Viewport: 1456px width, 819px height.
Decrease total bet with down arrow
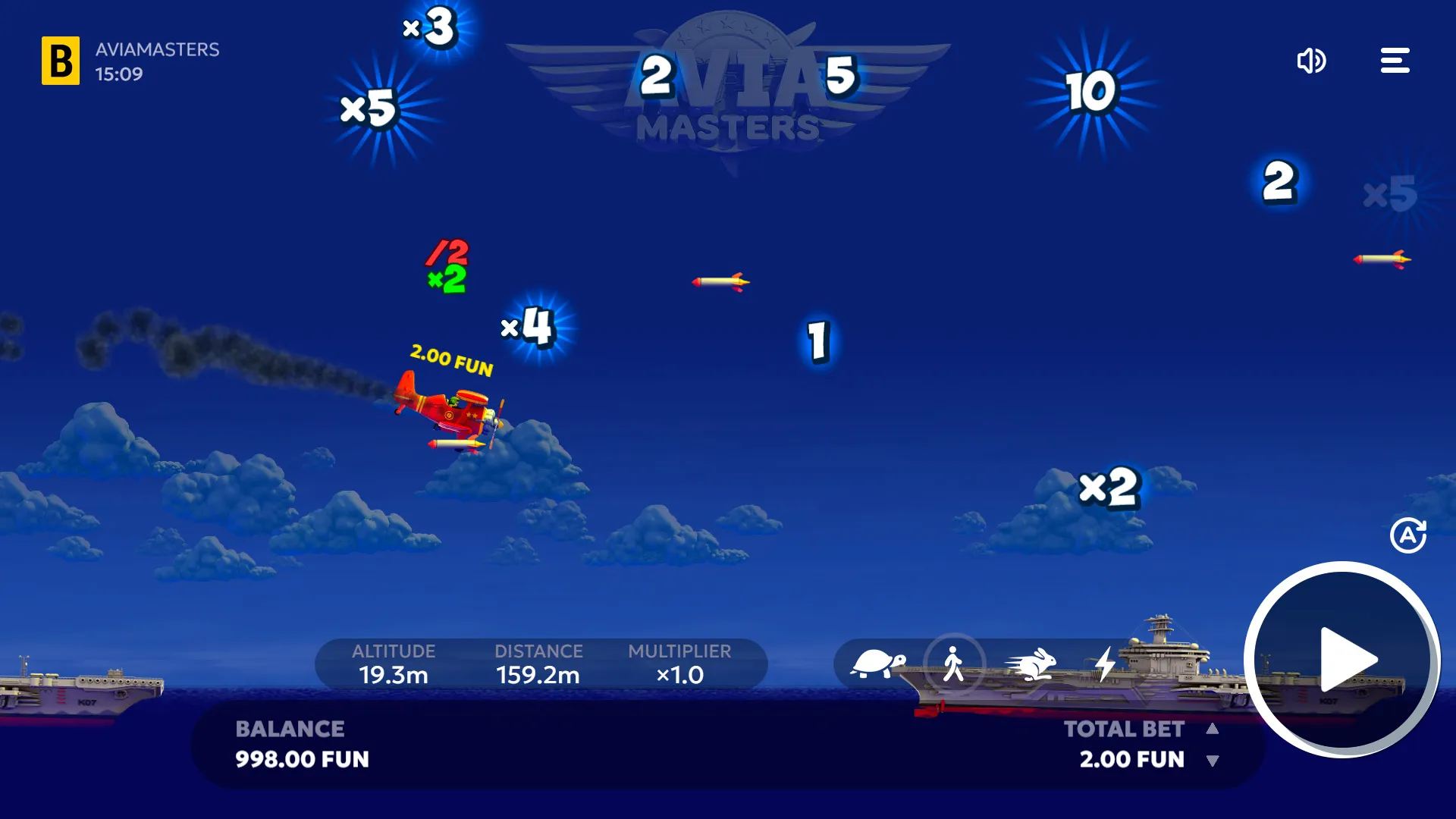click(1211, 759)
